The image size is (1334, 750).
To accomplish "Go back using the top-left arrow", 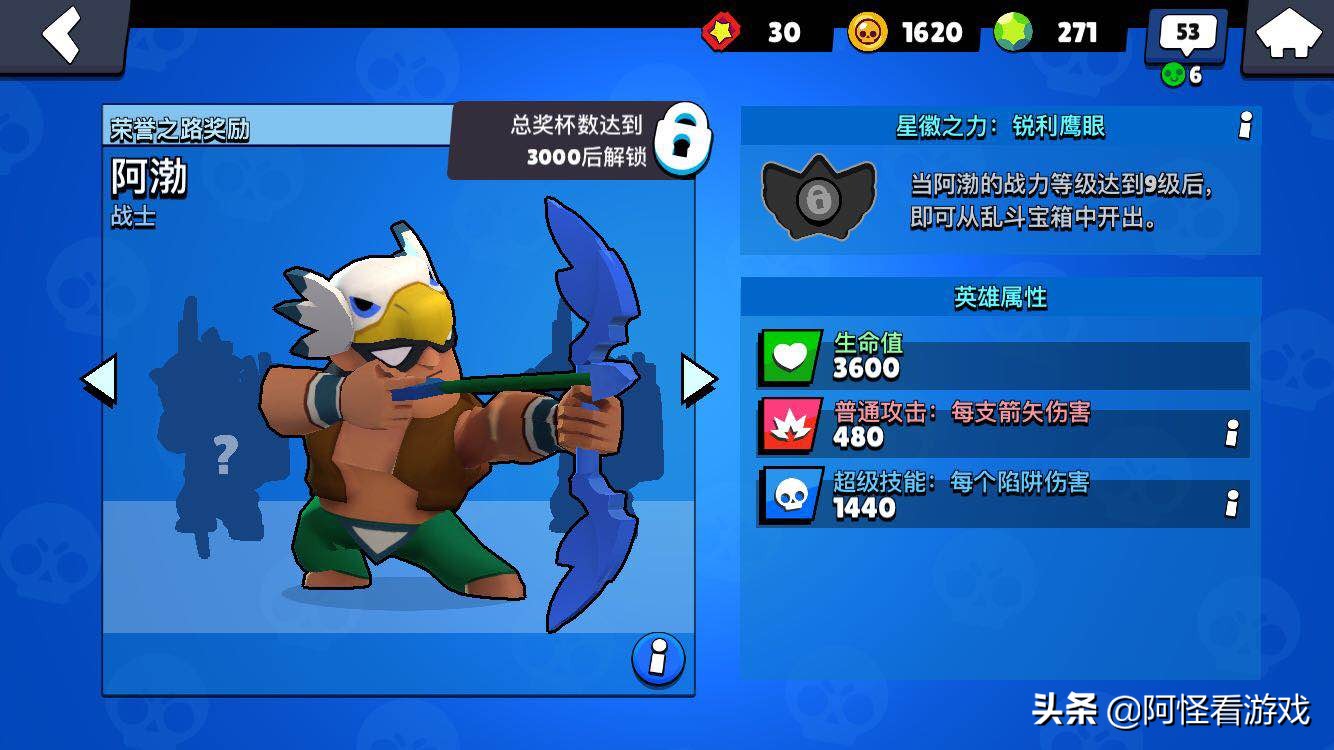I will pyautogui.click(x=61, y=35).
